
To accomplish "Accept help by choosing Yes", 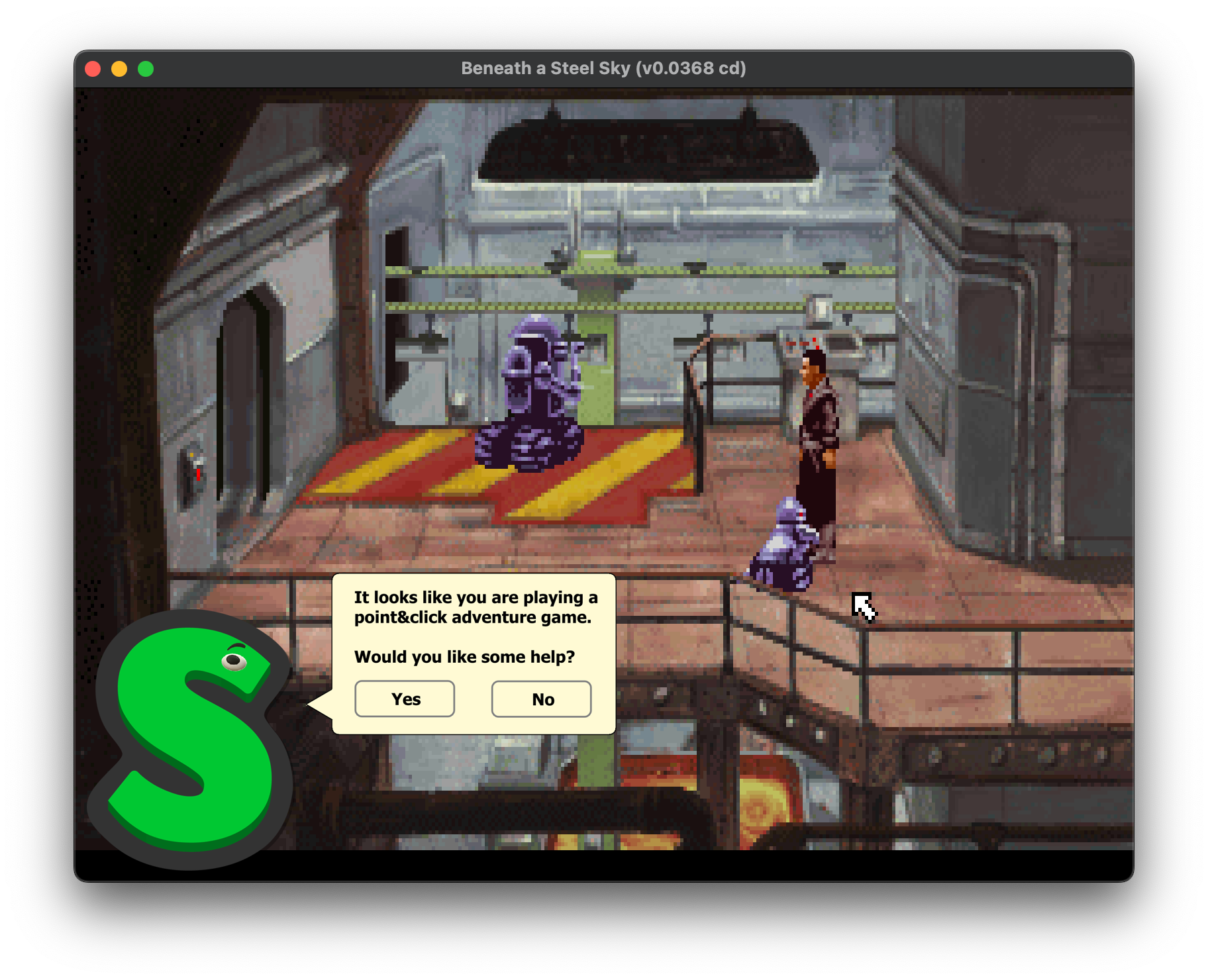I will click(405, 699).
